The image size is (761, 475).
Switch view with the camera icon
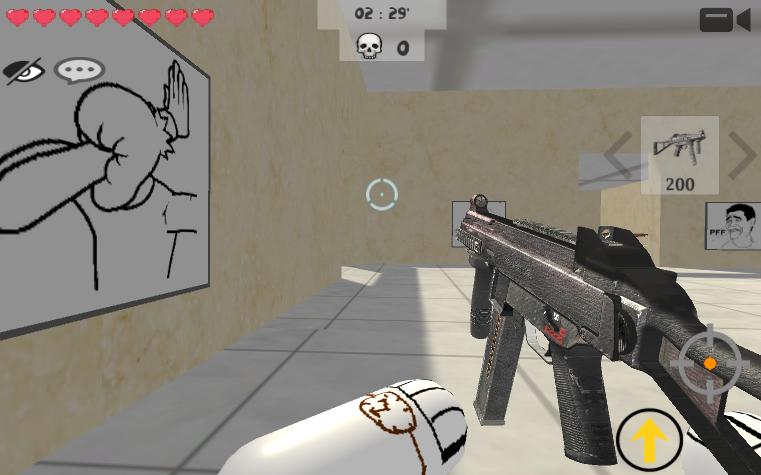(725, 20)
